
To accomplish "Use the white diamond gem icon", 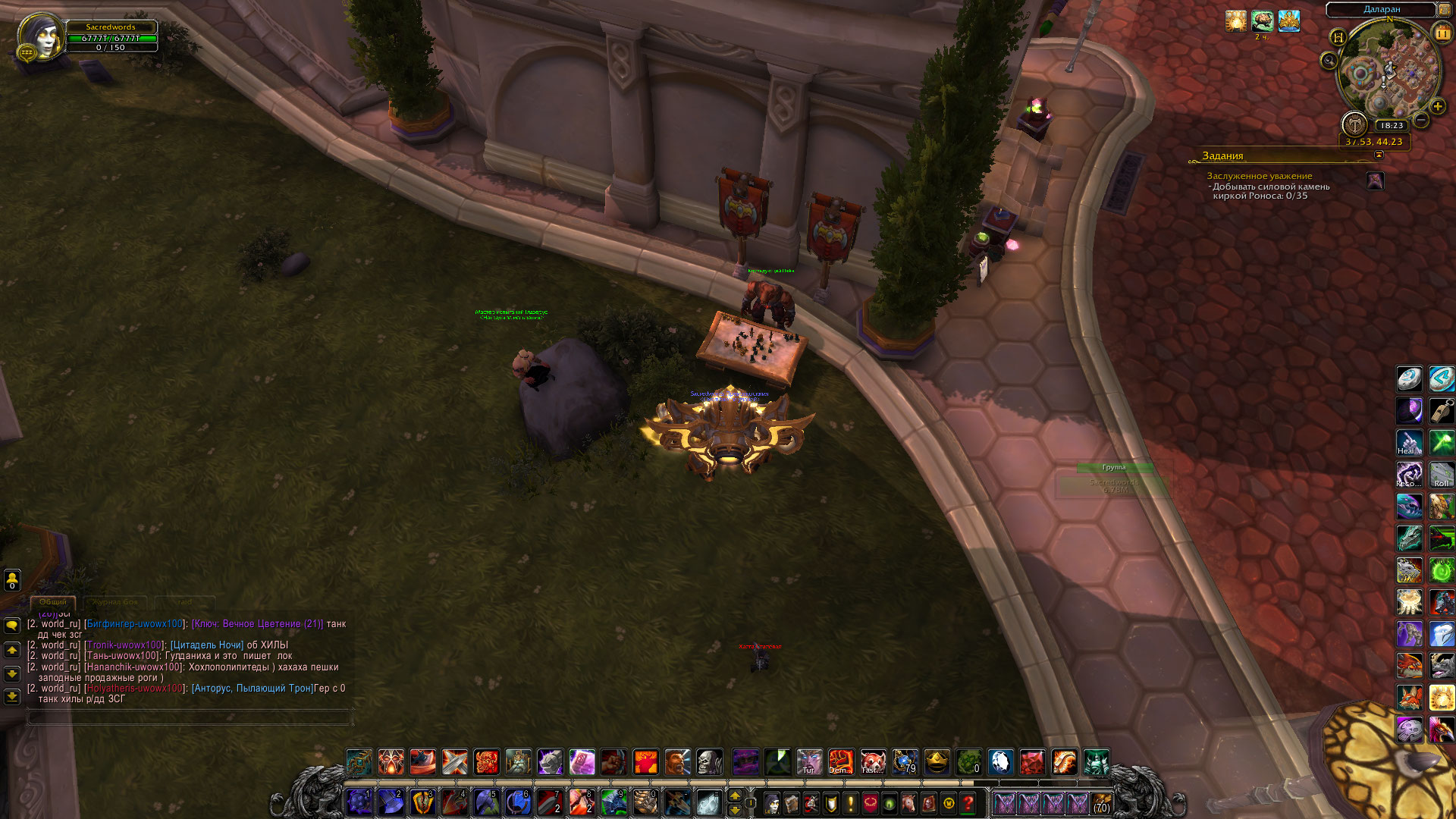I will click(1000, 761).
